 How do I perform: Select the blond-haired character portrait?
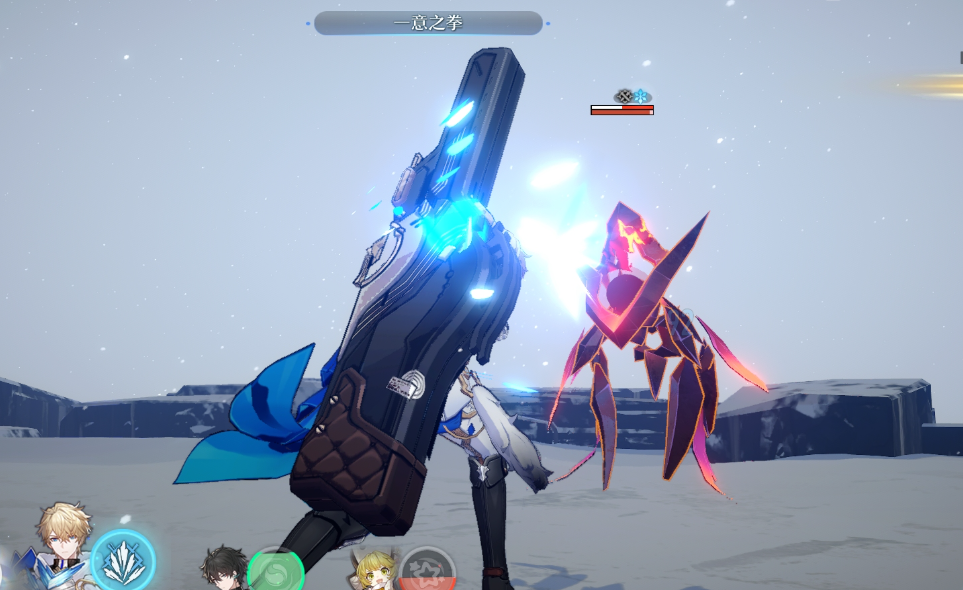(62, 540)
